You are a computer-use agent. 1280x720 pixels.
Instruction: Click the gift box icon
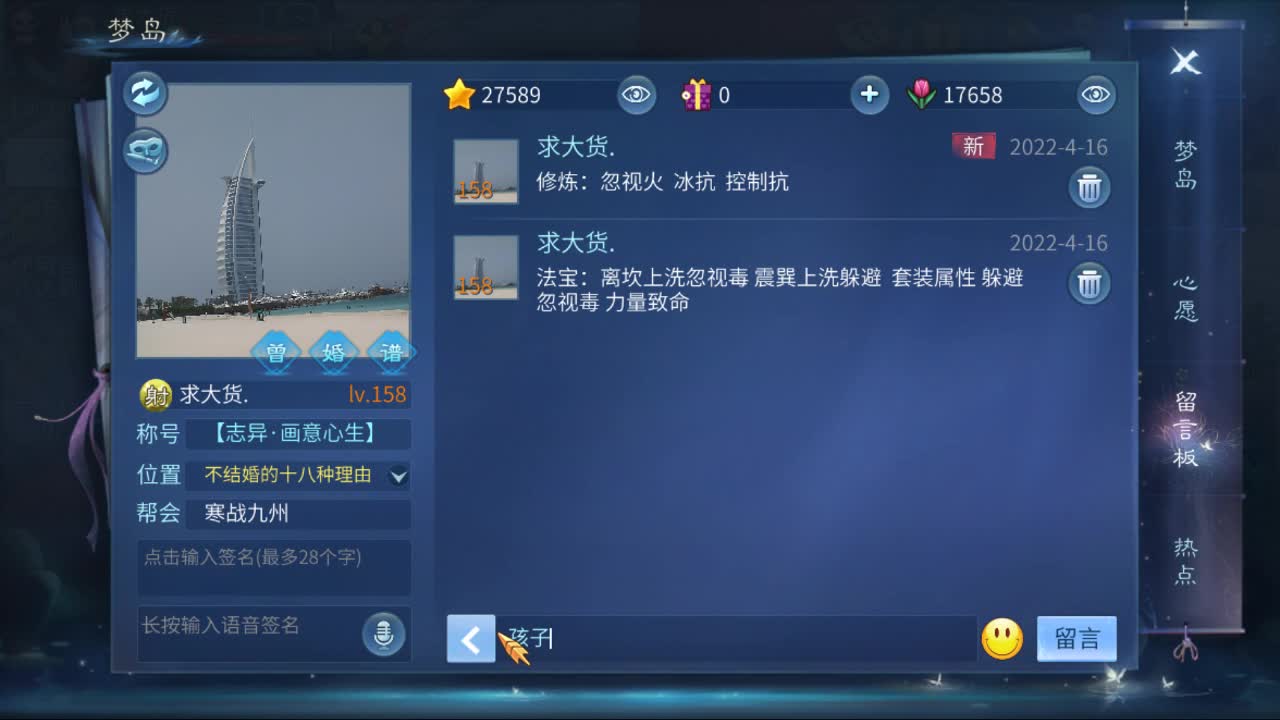tap(699, 95)
